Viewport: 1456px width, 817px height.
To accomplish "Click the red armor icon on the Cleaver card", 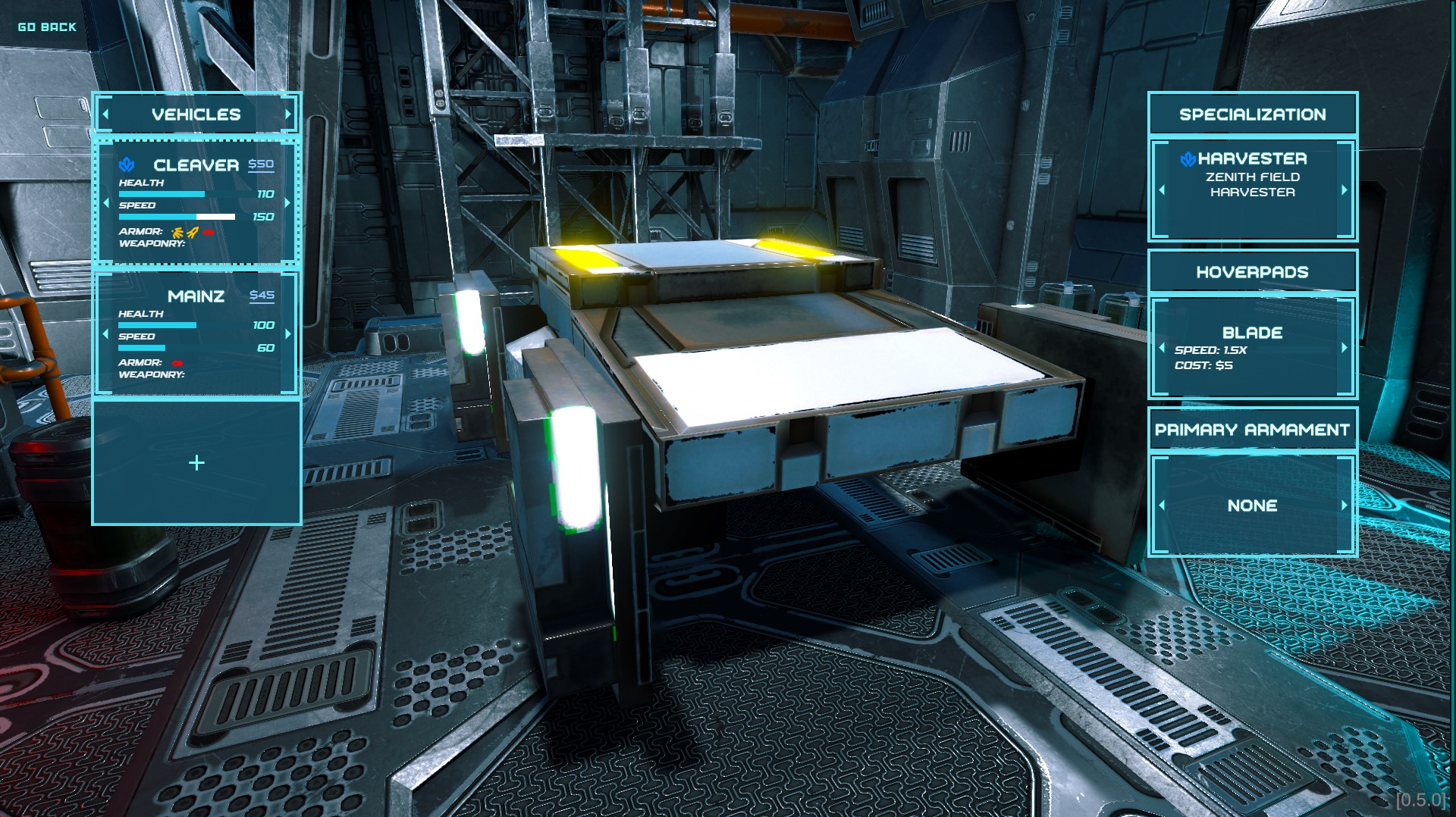I will pyautogui.click(x=209, y=232).
